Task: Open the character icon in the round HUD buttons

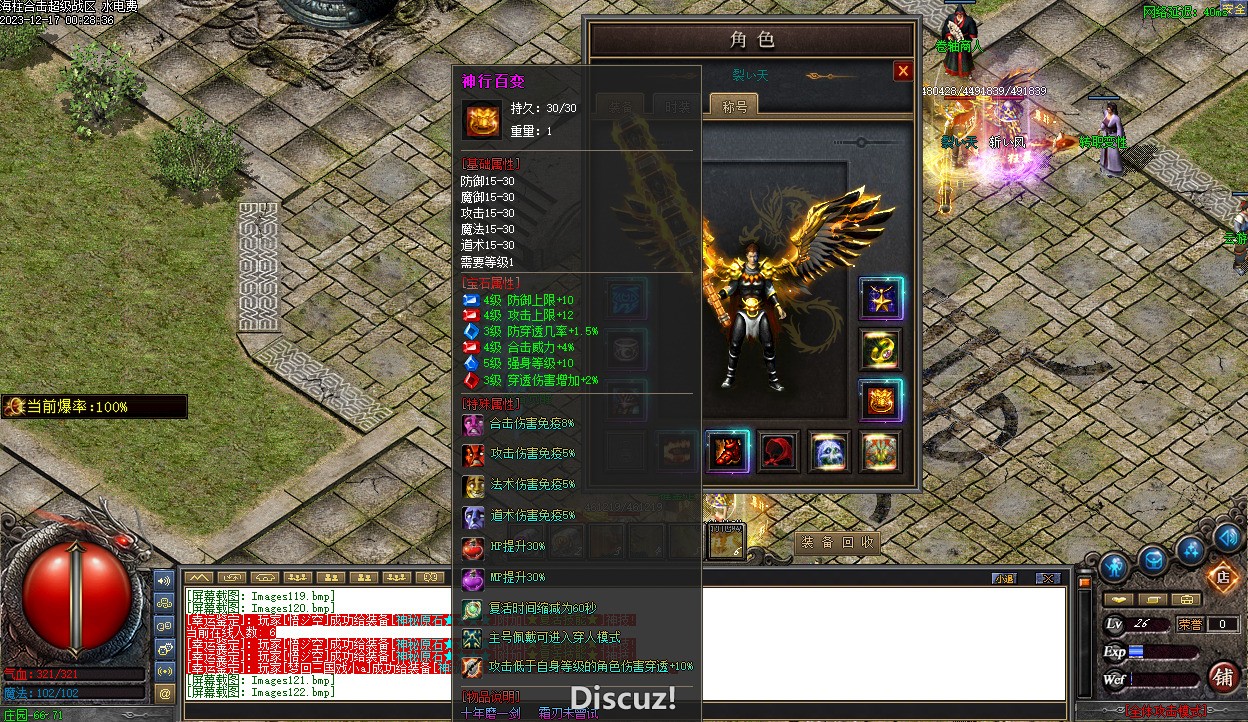Action: [1114, 568]
